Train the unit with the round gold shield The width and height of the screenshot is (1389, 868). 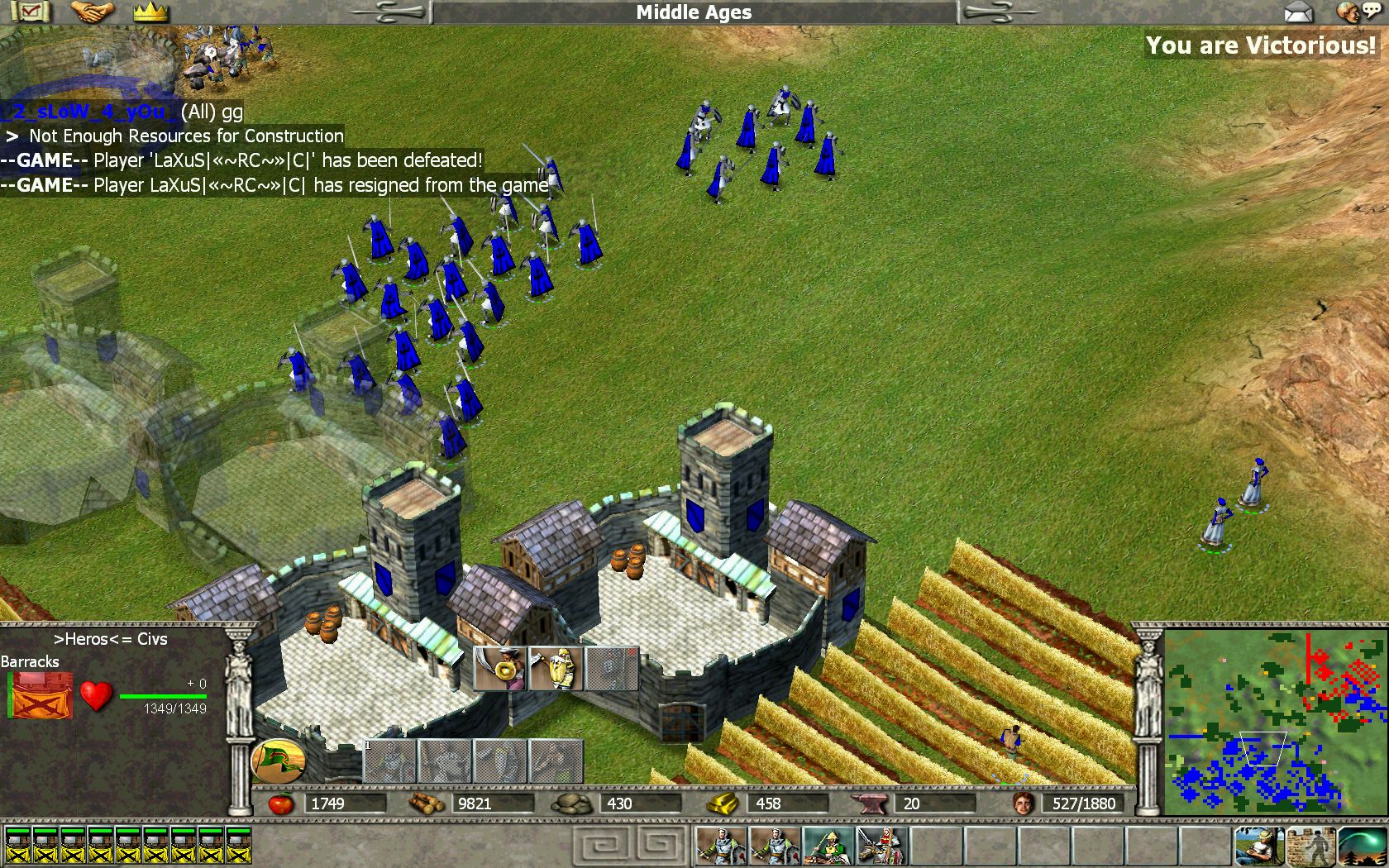pyautogui.click(x=501, y=669)
